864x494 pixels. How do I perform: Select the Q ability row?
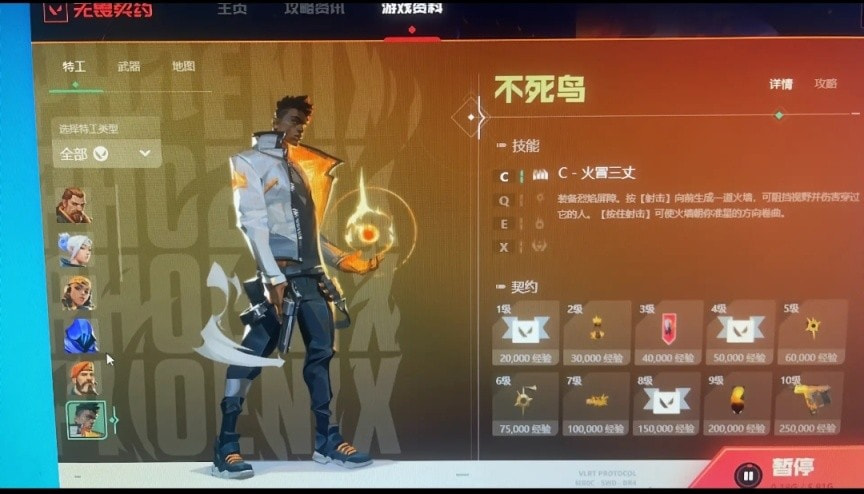click(x=504, y=199)
